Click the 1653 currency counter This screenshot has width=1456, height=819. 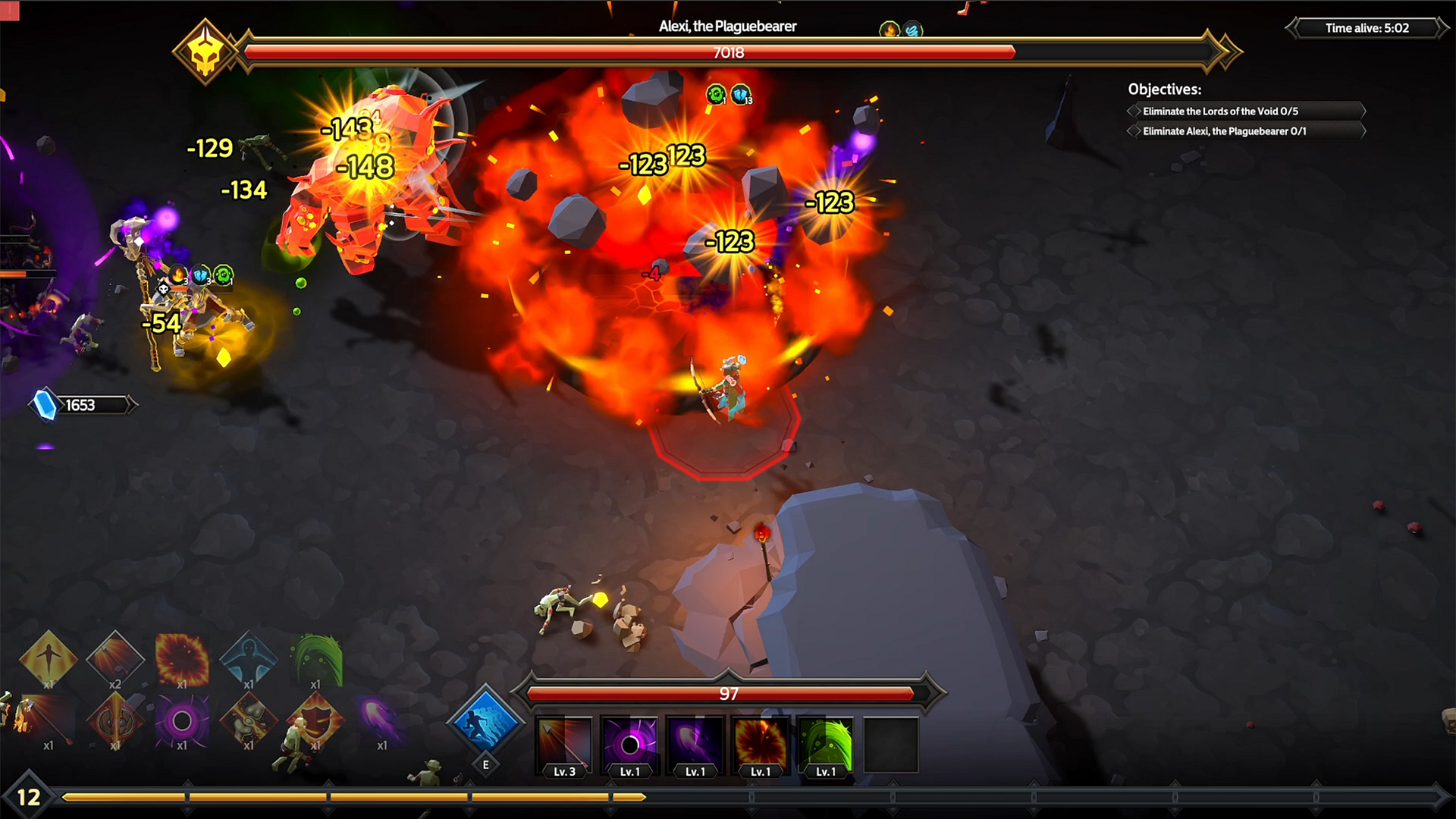tap(81, 404)
